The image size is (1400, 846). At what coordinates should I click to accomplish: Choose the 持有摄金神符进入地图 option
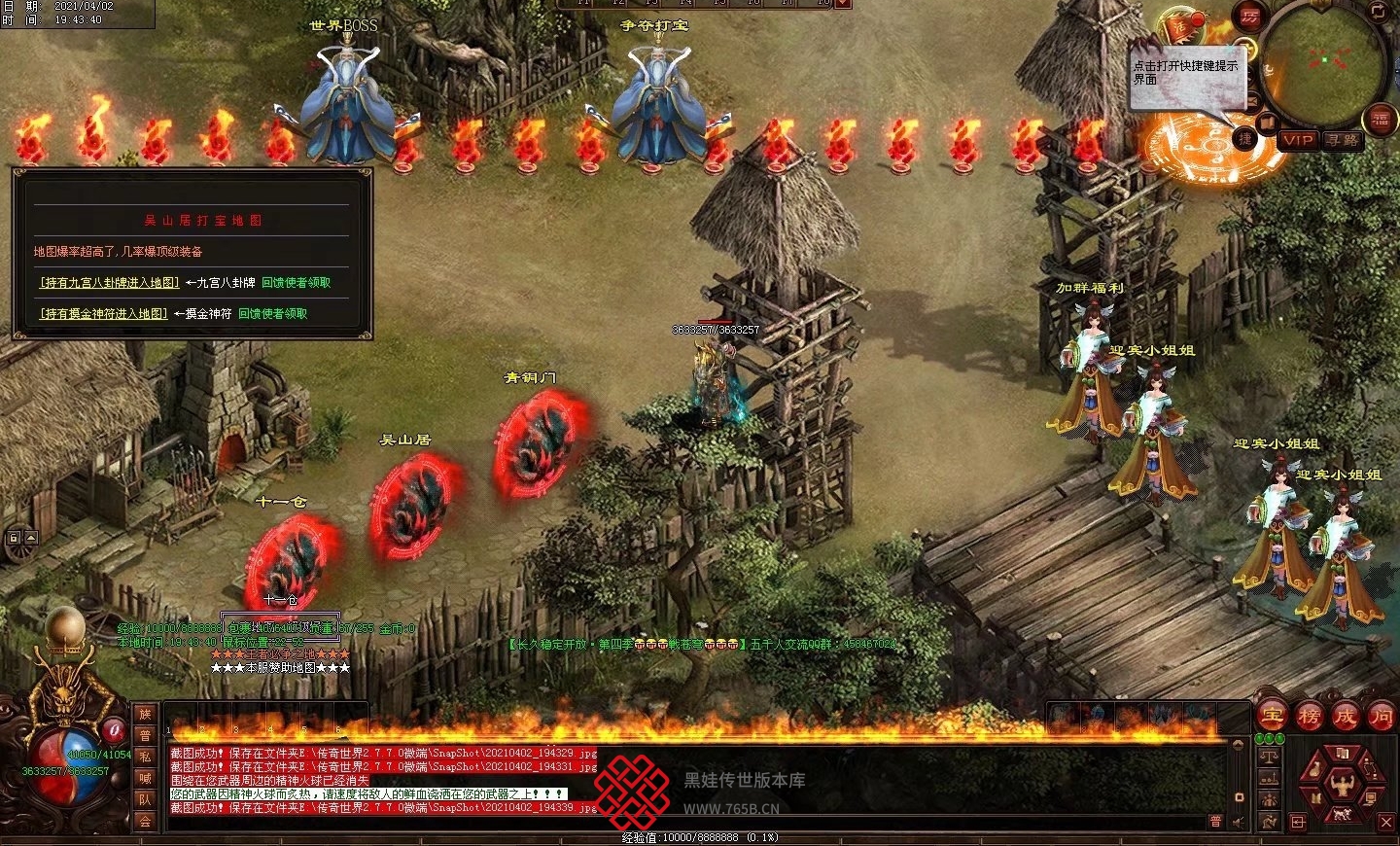(x=103, y=314)
